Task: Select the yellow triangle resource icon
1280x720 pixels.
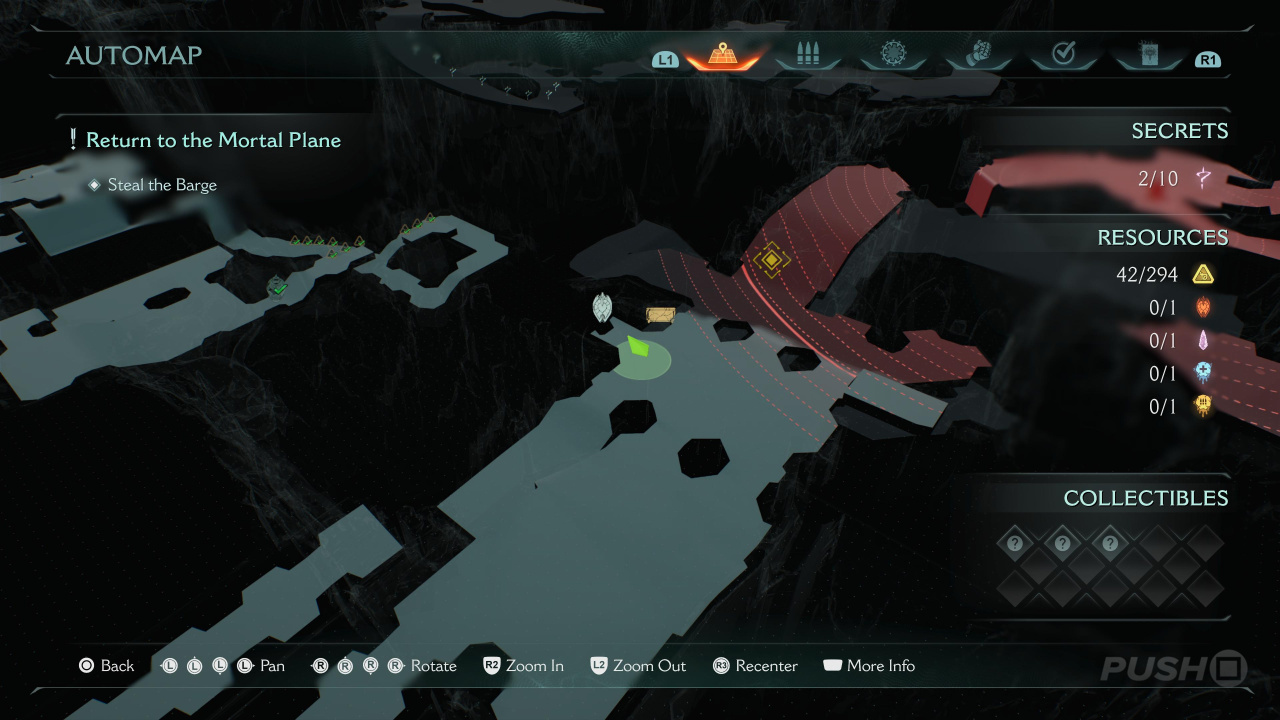Action: point(1203,274)
